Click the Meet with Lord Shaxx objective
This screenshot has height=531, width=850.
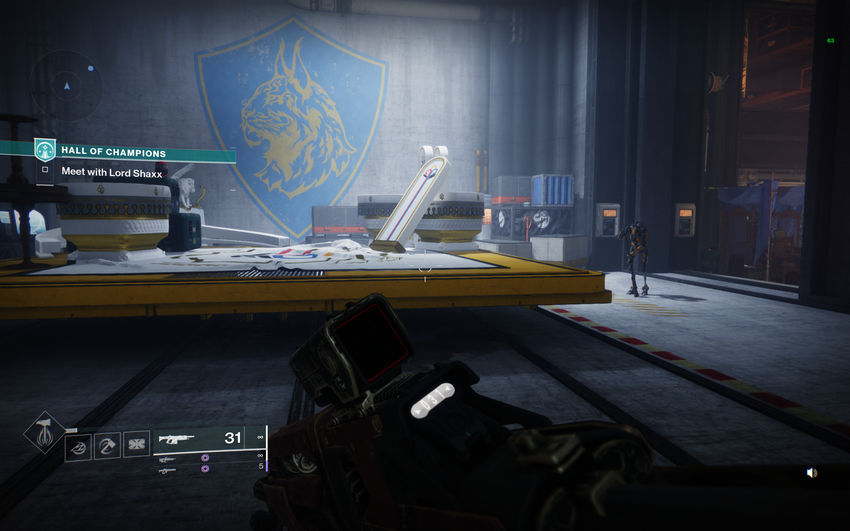(111, 171)
